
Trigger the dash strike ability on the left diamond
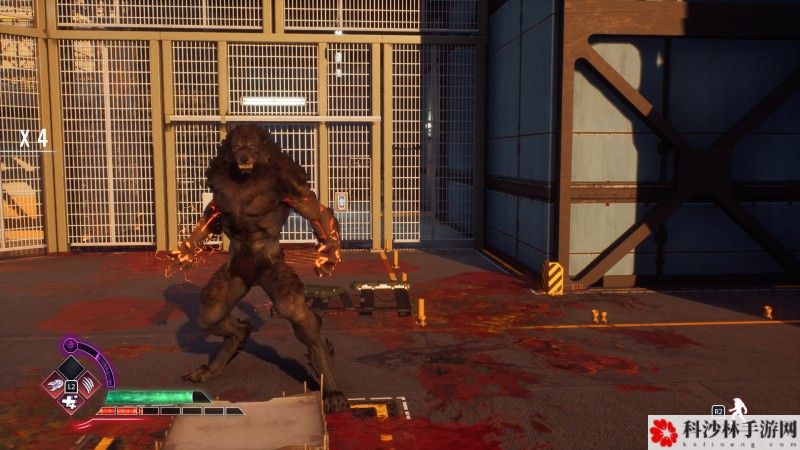[x=53, y=384]
